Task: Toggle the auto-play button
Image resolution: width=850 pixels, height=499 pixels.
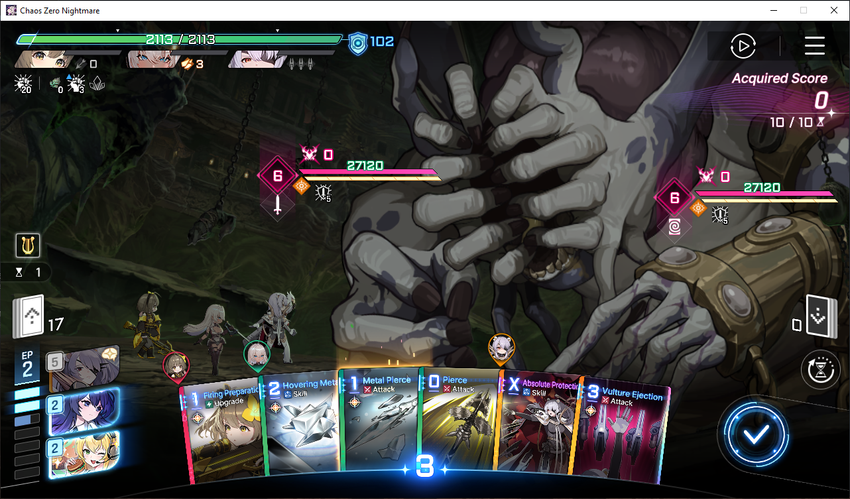Action: tap(742, 46)
